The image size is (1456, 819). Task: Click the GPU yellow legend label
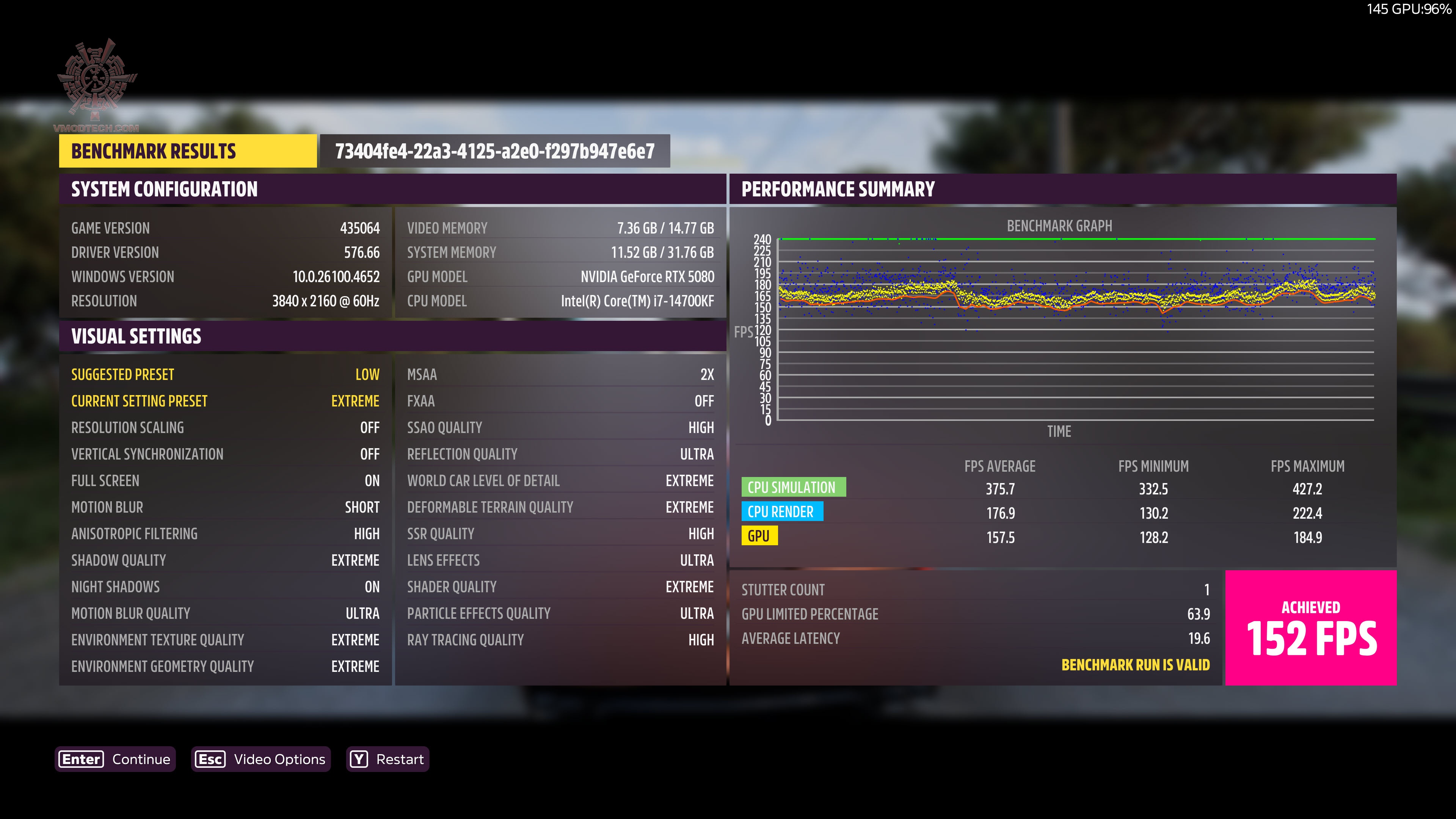pos(759,536)
